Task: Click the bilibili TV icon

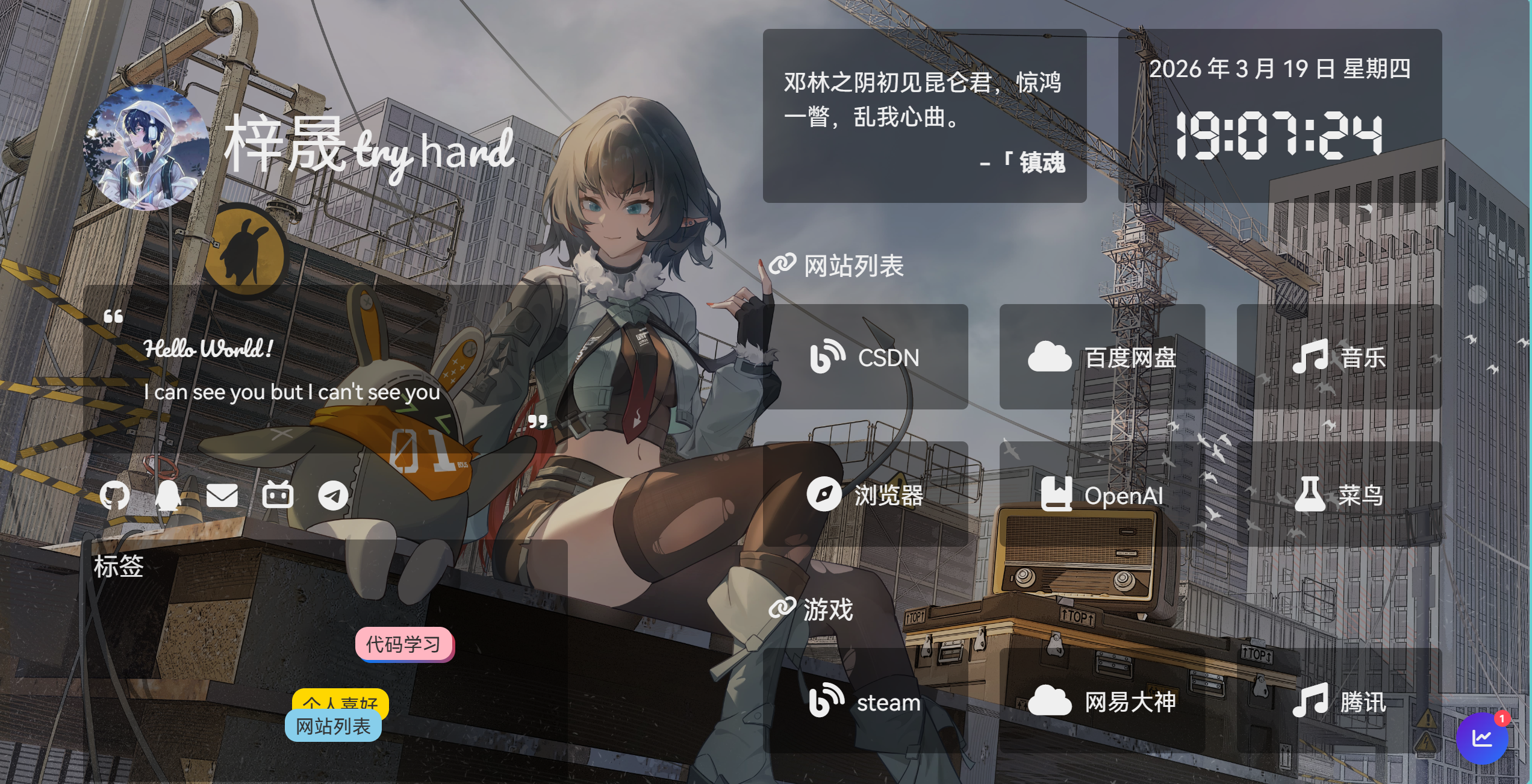Action: 278,495
